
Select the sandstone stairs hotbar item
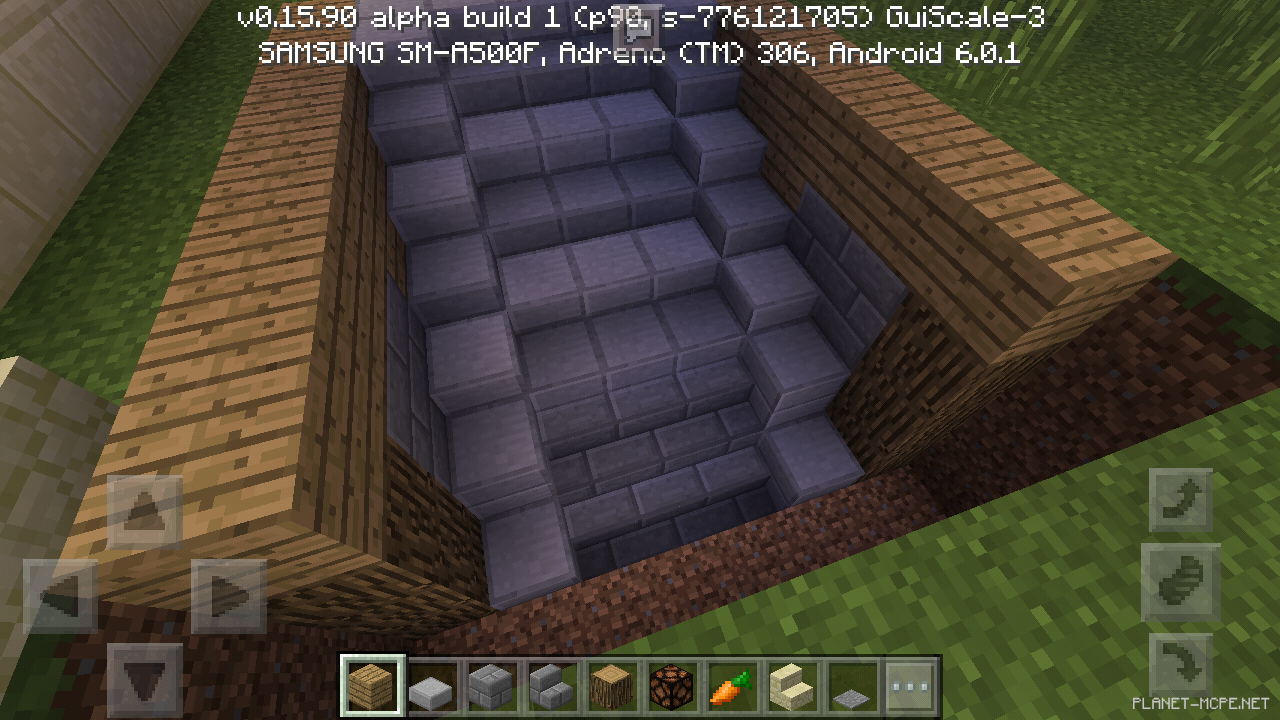pos(790,684)
